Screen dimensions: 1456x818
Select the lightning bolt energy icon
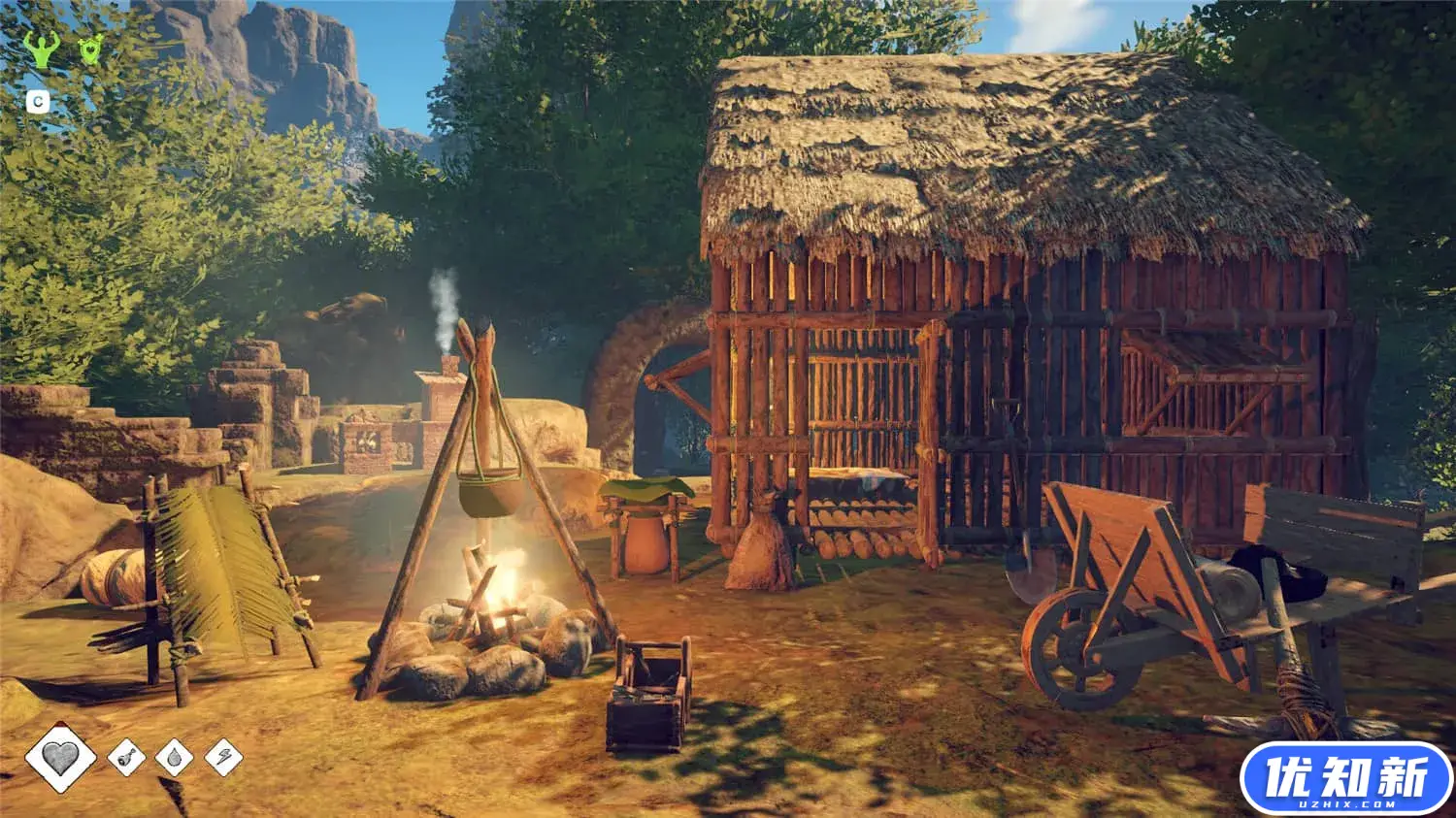pos(223,757)
